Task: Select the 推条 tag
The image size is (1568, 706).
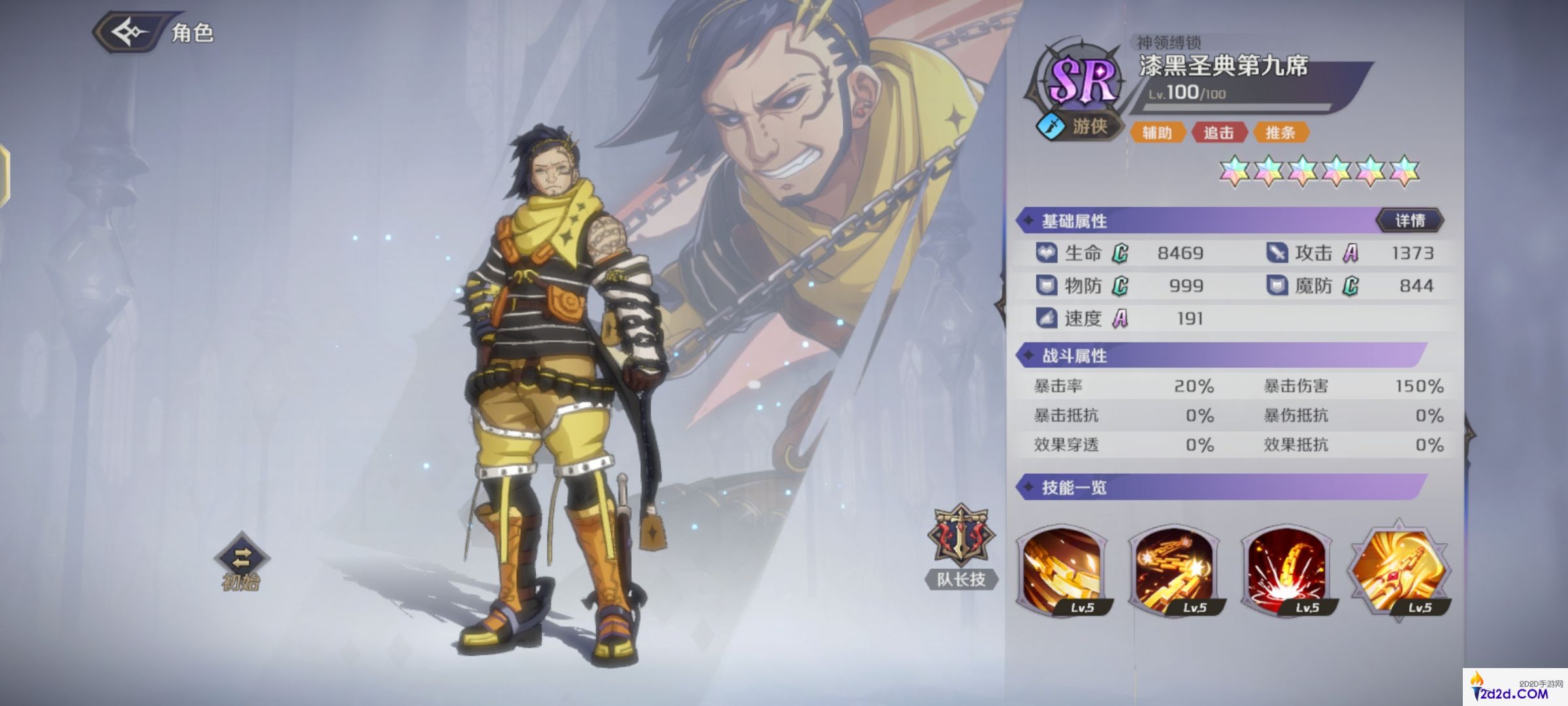Action: tap(1280, 133)
